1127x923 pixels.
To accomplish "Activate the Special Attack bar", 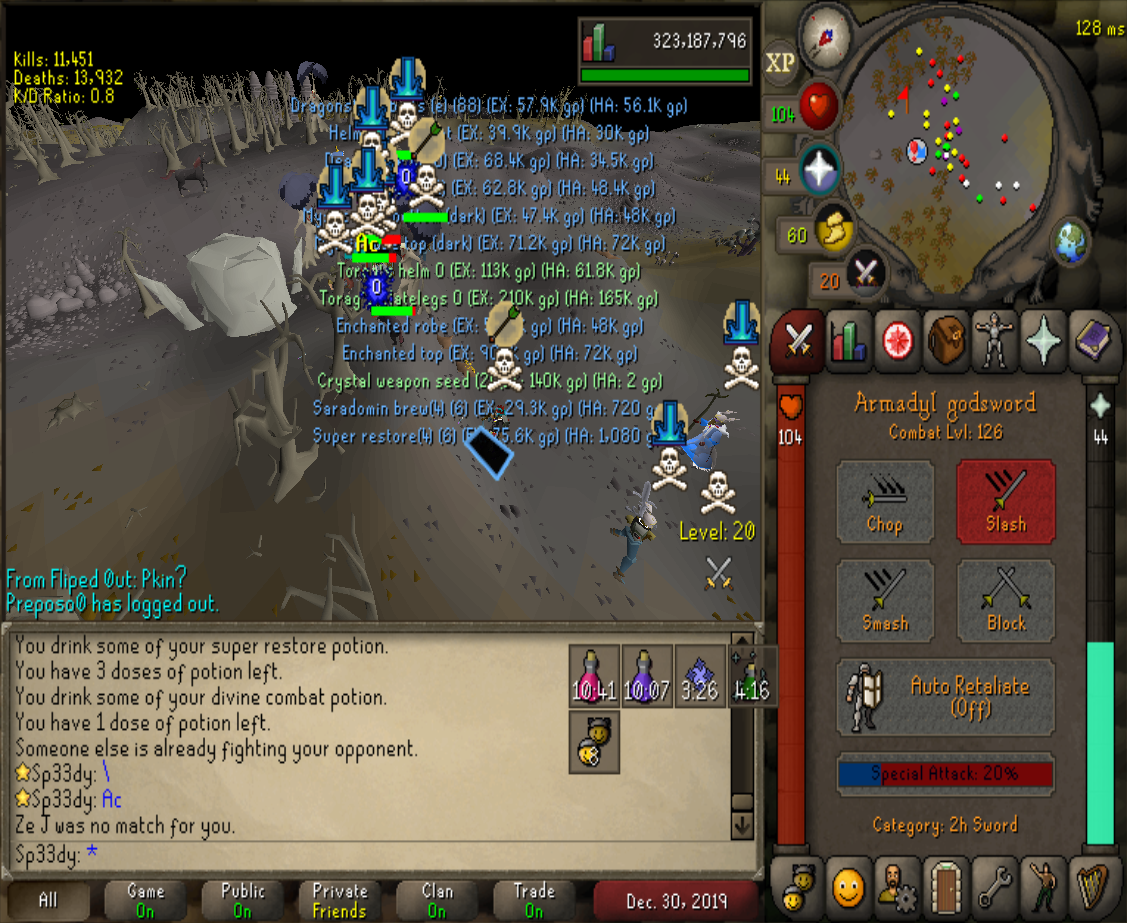I will pos(945,774).
